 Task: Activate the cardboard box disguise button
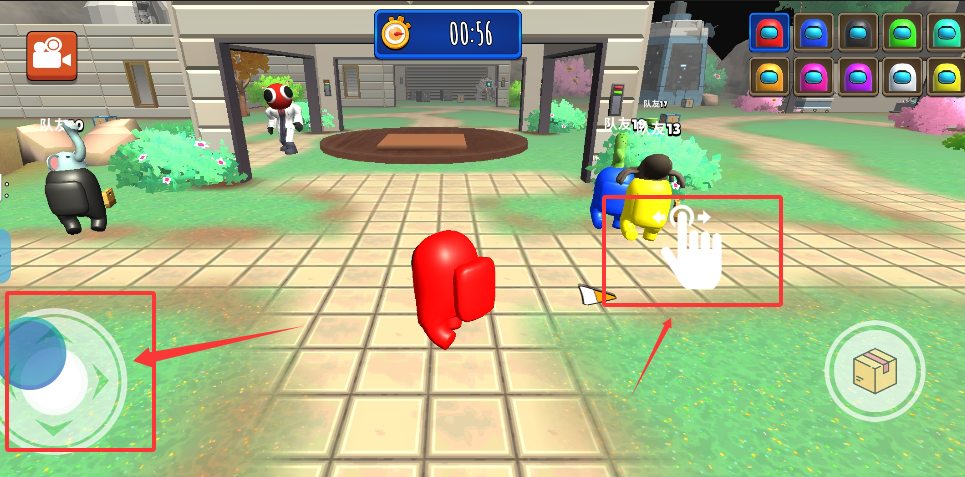[x=874, y=372]
